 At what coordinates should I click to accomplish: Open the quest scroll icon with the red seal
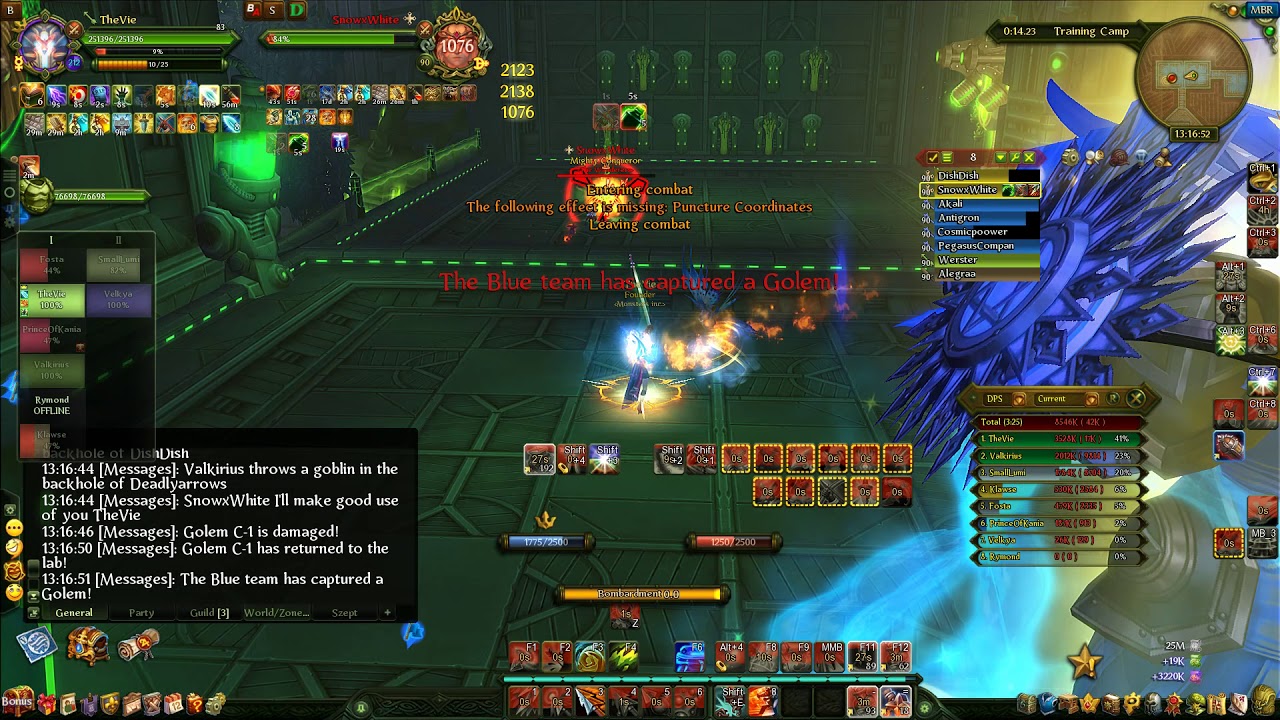pyautogui.click(x=139, y=645)
